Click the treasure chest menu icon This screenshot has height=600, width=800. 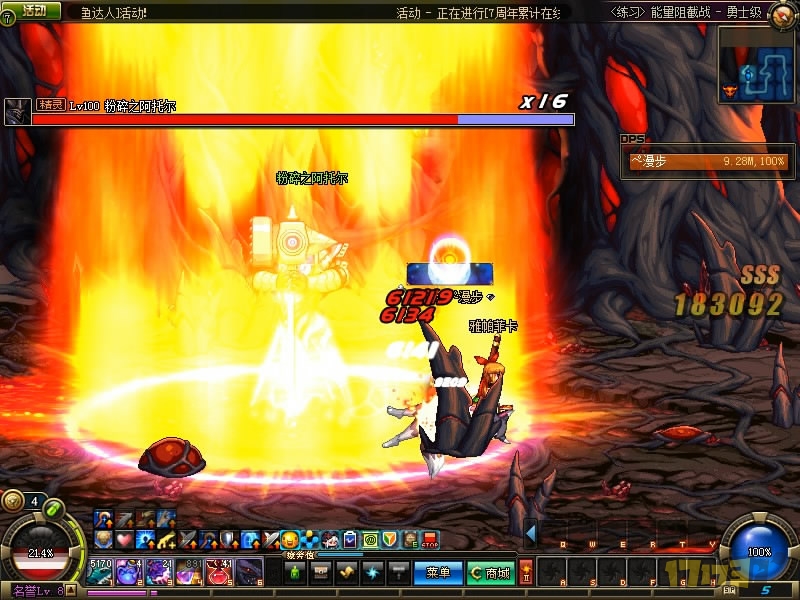[322, 573]
